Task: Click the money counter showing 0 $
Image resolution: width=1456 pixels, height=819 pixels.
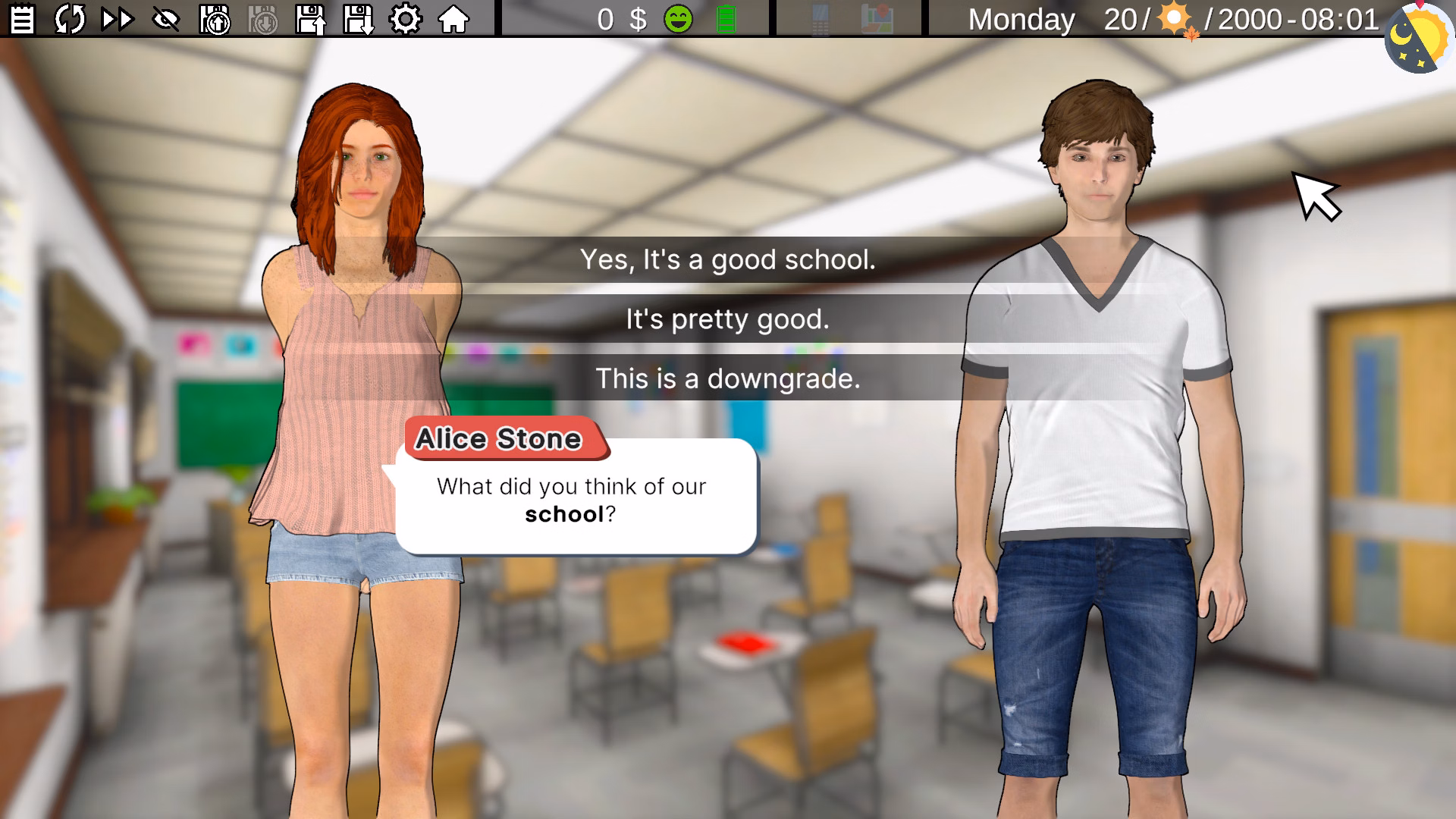Action: (620, 19)
